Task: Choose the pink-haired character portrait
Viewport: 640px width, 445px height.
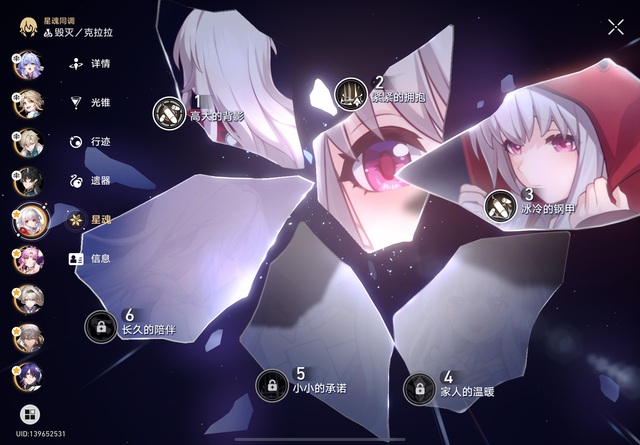Action: pyautogui.click(x=29, y=259)
